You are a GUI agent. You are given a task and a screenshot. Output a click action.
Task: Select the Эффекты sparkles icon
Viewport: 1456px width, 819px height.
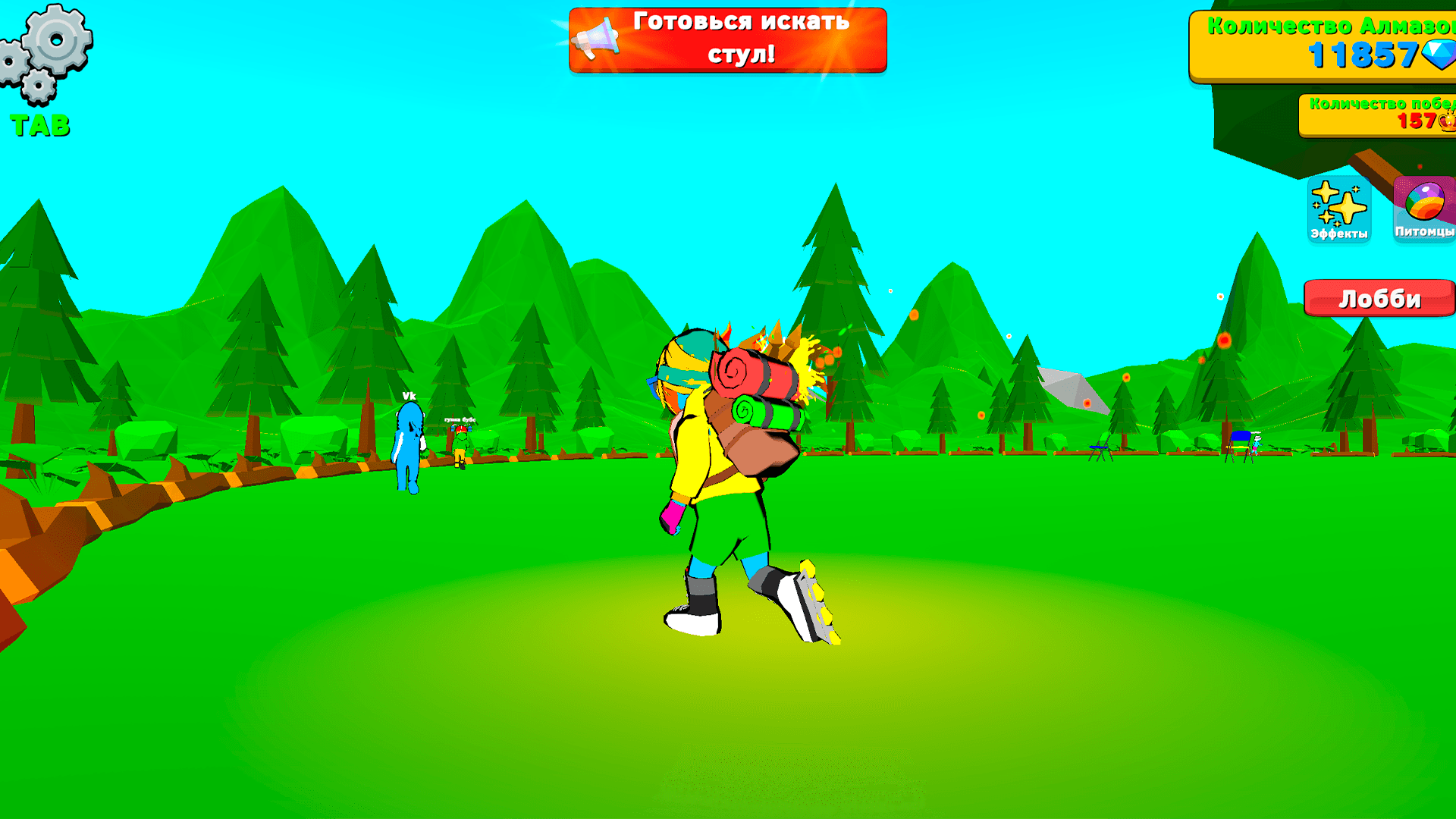point(1338,209)
